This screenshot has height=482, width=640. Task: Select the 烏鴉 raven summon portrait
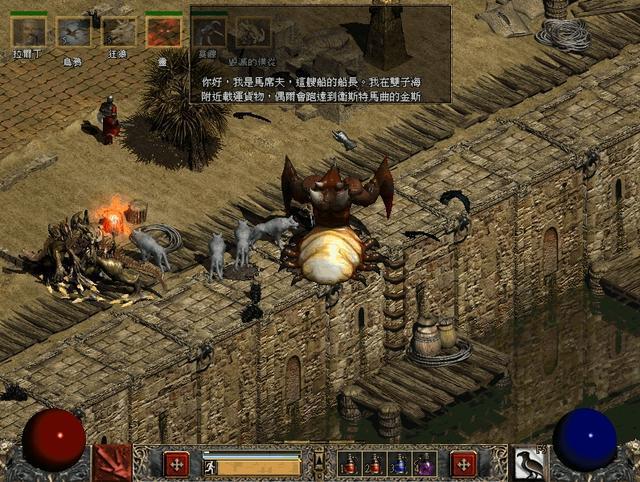point(73,32)
